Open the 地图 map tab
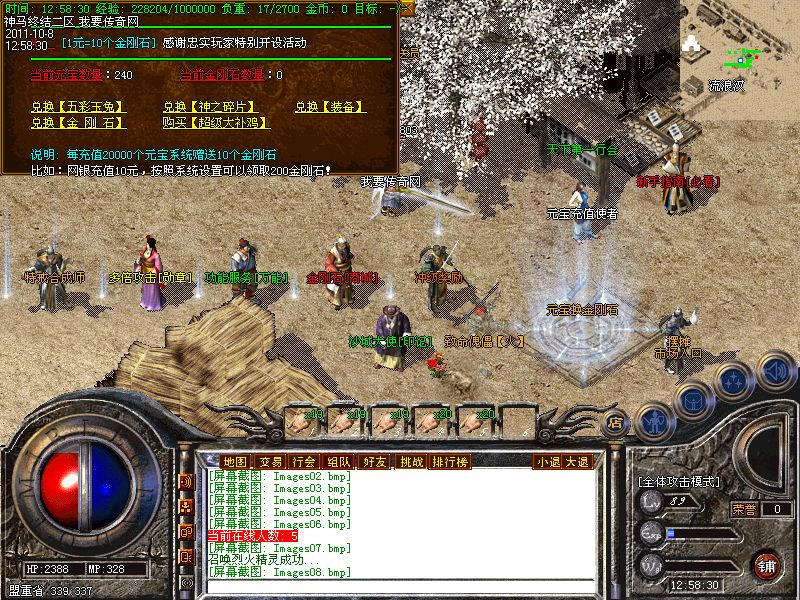The width and height of the screenshot is (800, 600). coord(235,461)
